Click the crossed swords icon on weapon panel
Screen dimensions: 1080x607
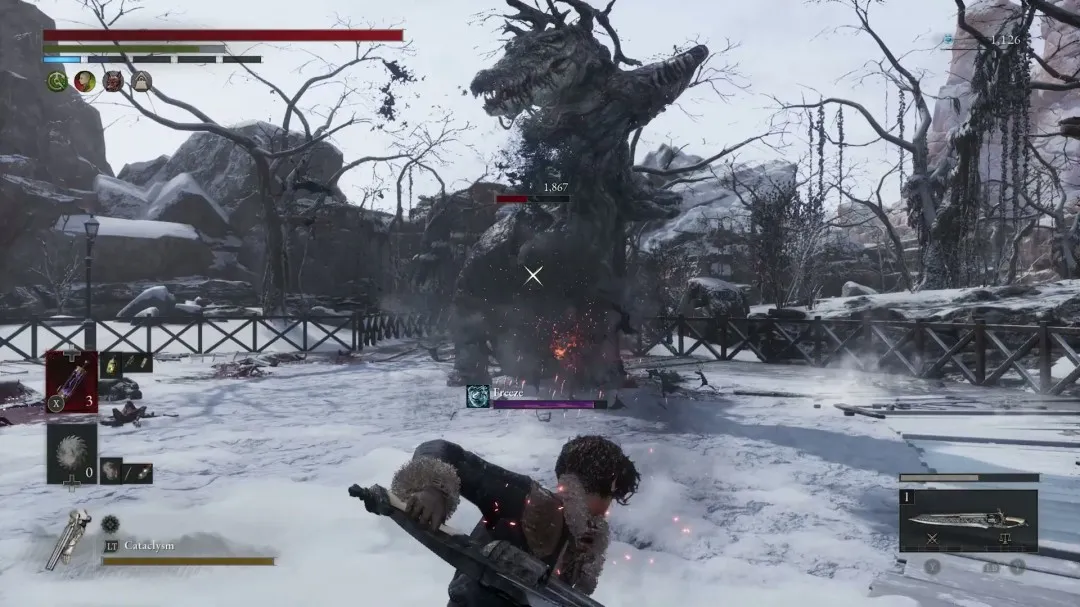931,539
